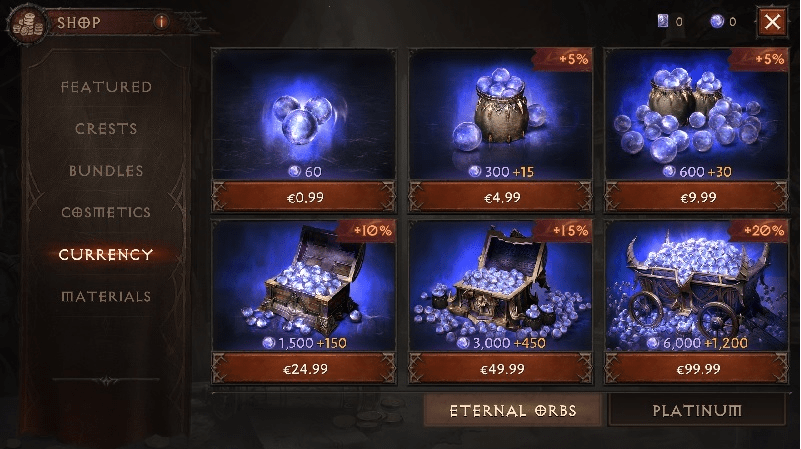Click the shop info icon
This screenshot has width=801, height=449.
click(161, 21)
